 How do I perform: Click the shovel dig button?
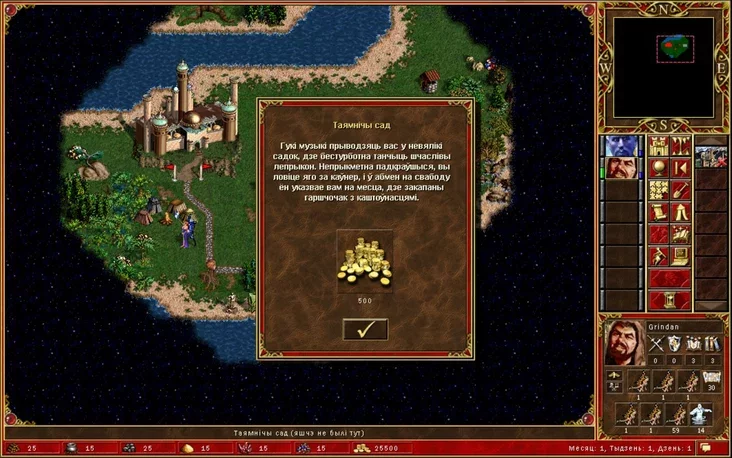click(x=680, y=189)
